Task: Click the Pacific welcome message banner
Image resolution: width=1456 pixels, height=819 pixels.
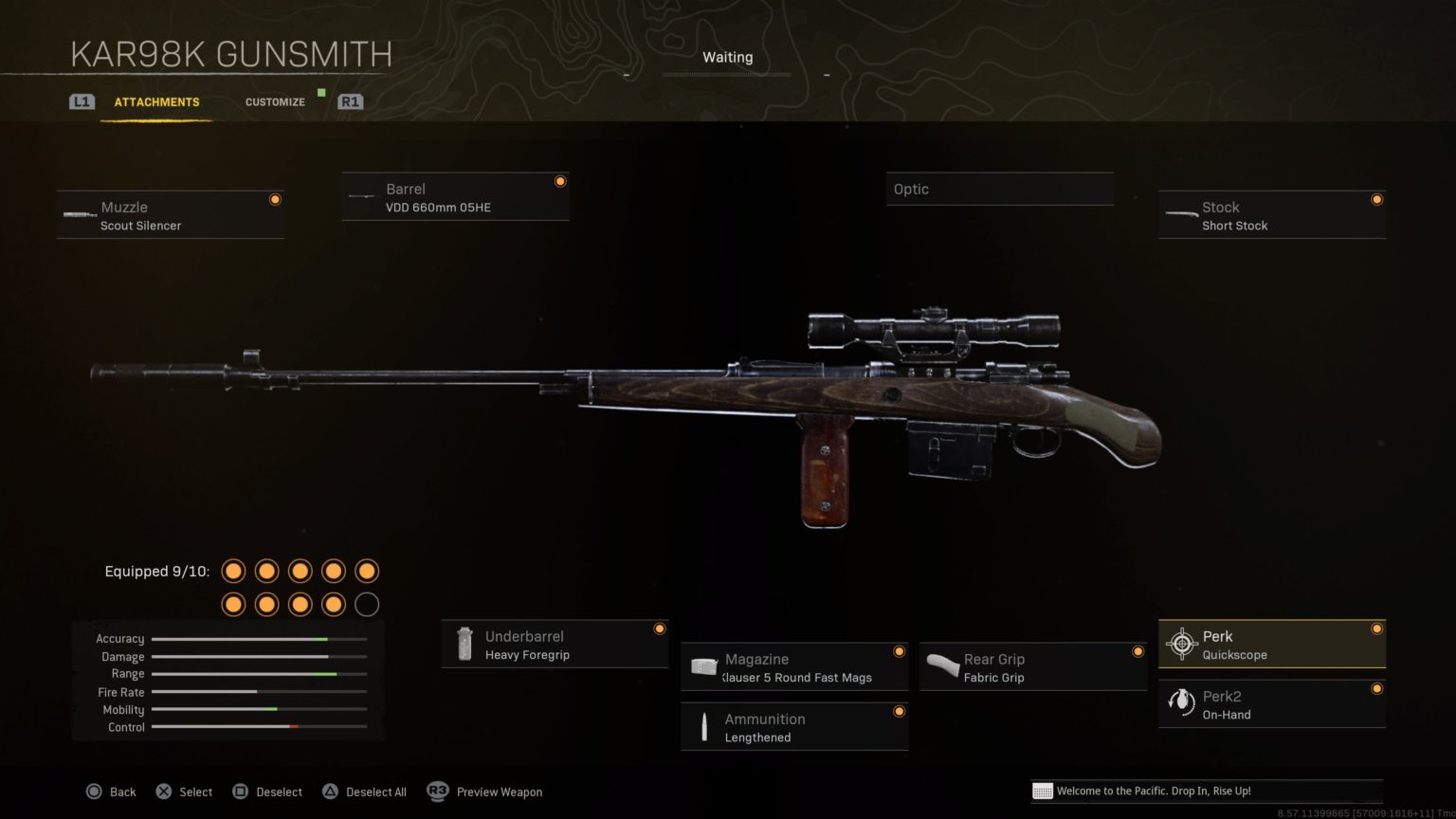Action: point(1202,791)
